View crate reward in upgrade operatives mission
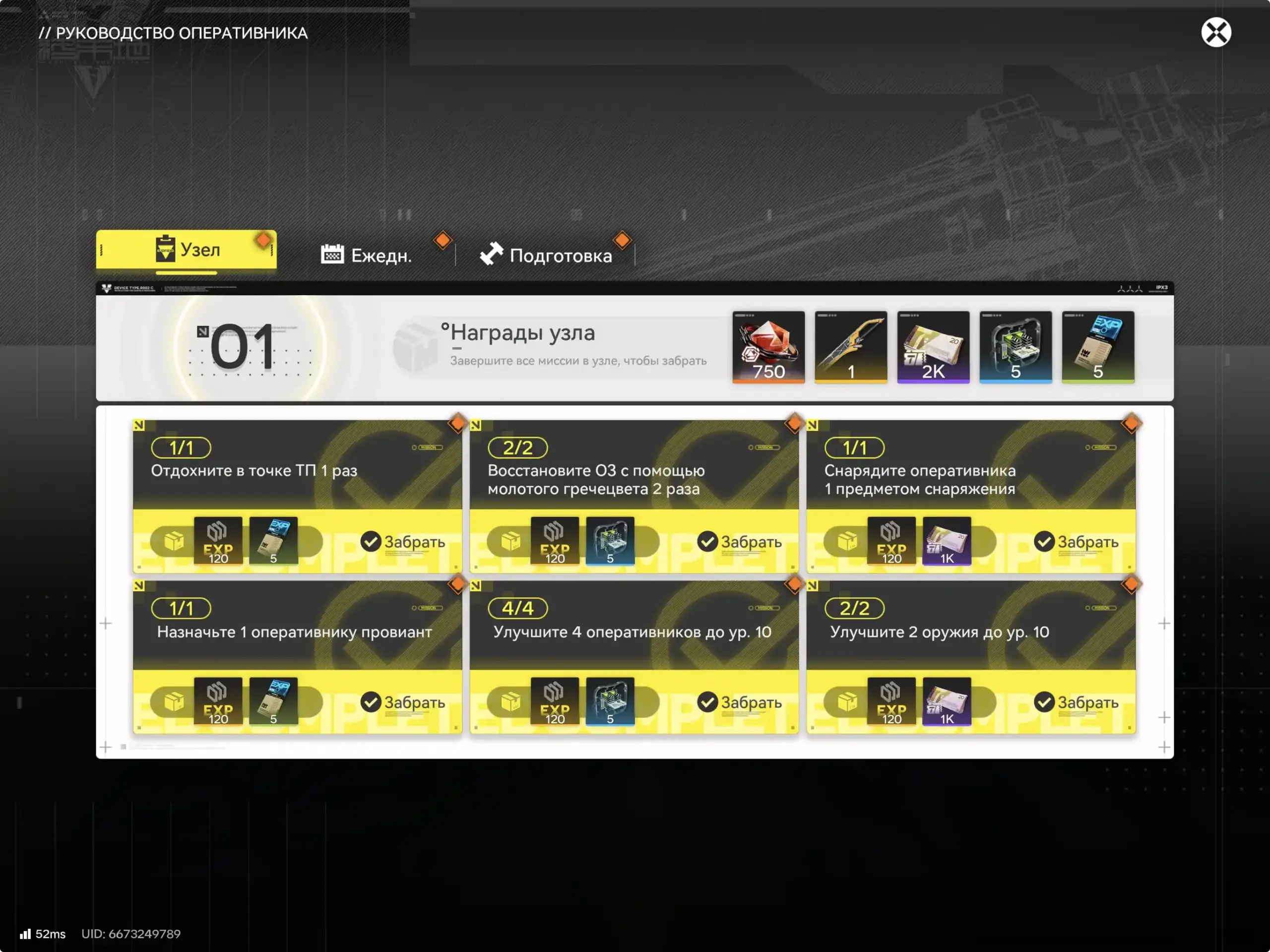This screenshot has height=952, width=1270. point(610,701)
